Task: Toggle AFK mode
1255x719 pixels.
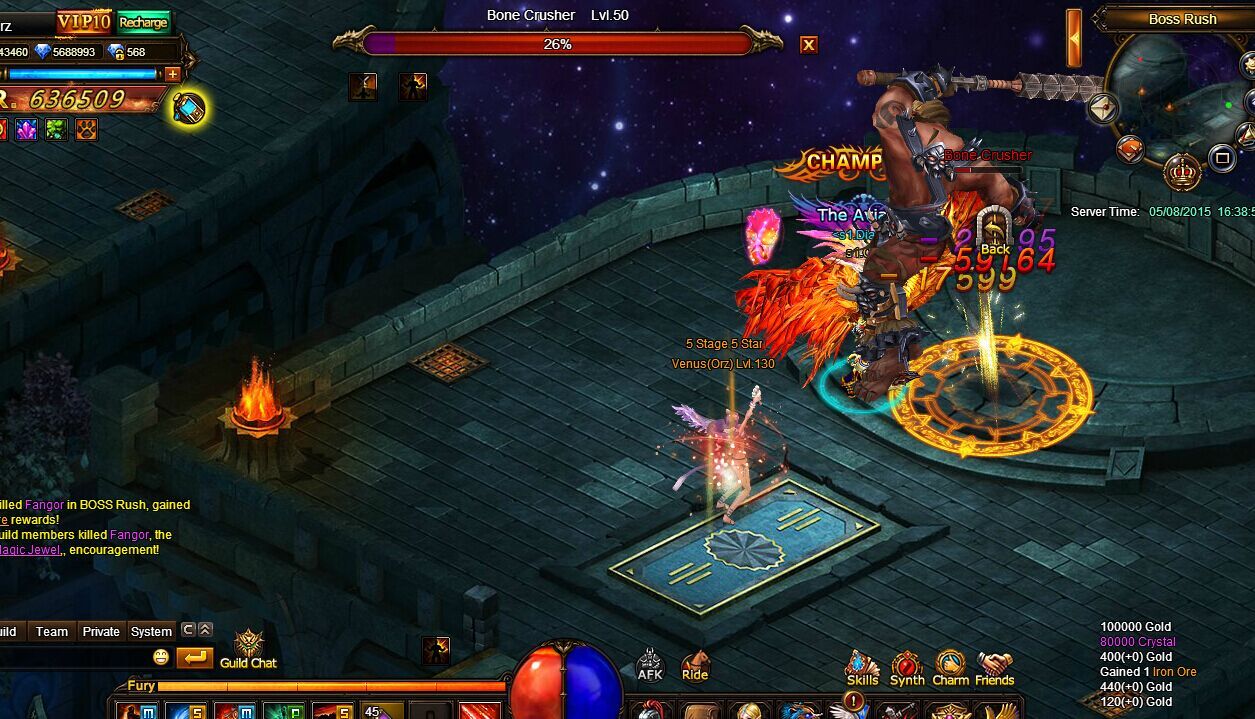Action: click(x=650, y=665)
